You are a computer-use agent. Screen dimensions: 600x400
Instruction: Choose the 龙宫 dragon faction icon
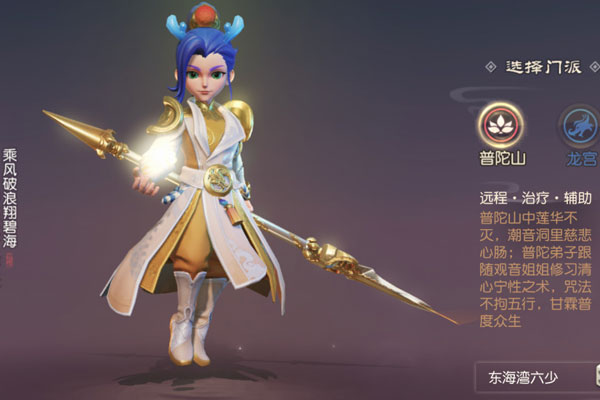579,123
